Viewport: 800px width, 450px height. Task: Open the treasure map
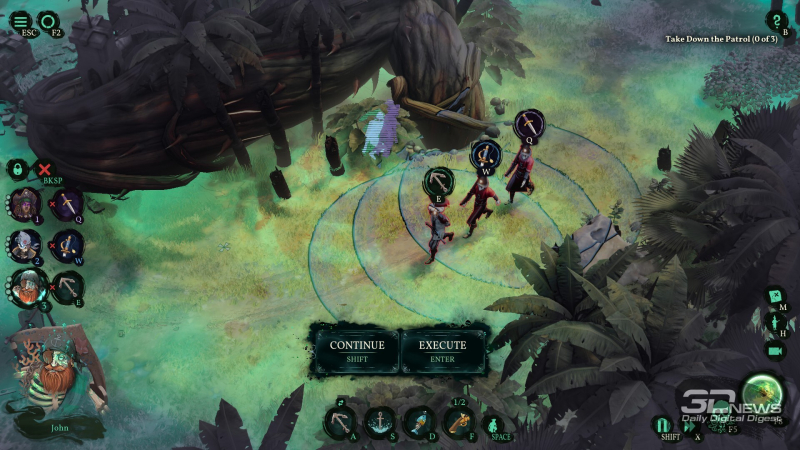(775, 296)
